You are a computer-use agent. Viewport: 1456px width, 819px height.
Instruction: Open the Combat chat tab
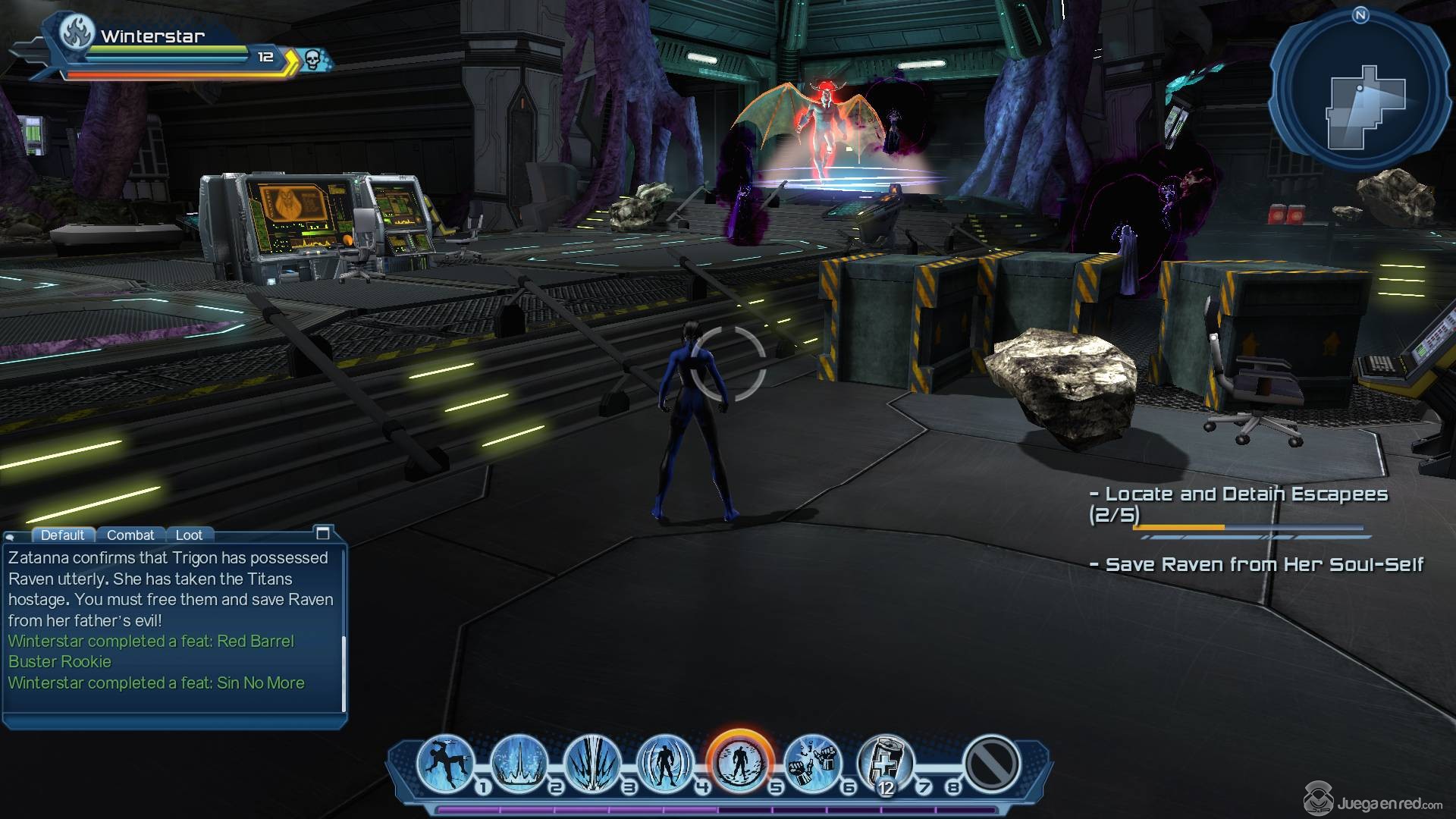point(130,535)
